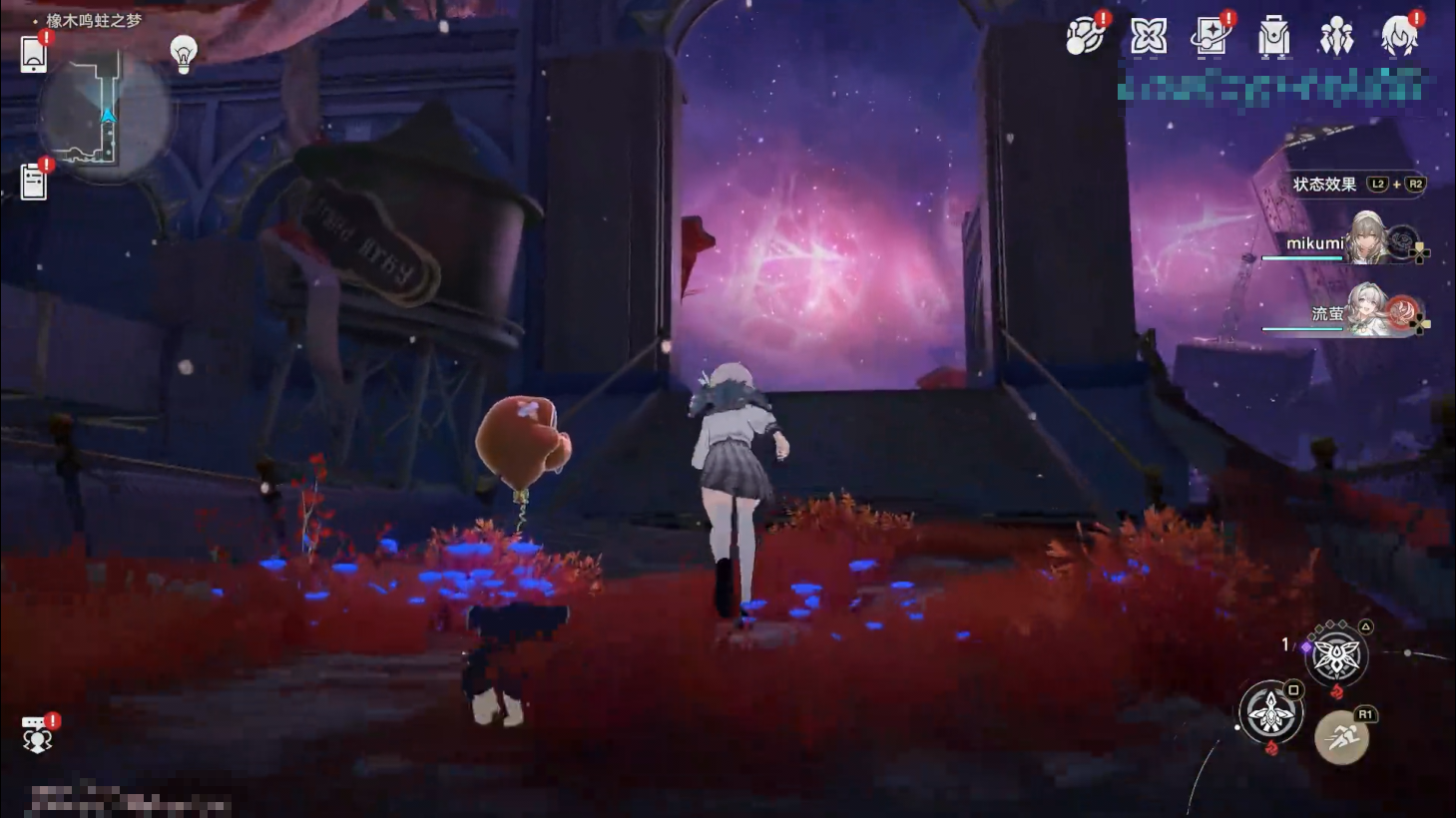Open the backpack inventory
Viewport: 1456px width, 818px height.
coord(1273,38)
